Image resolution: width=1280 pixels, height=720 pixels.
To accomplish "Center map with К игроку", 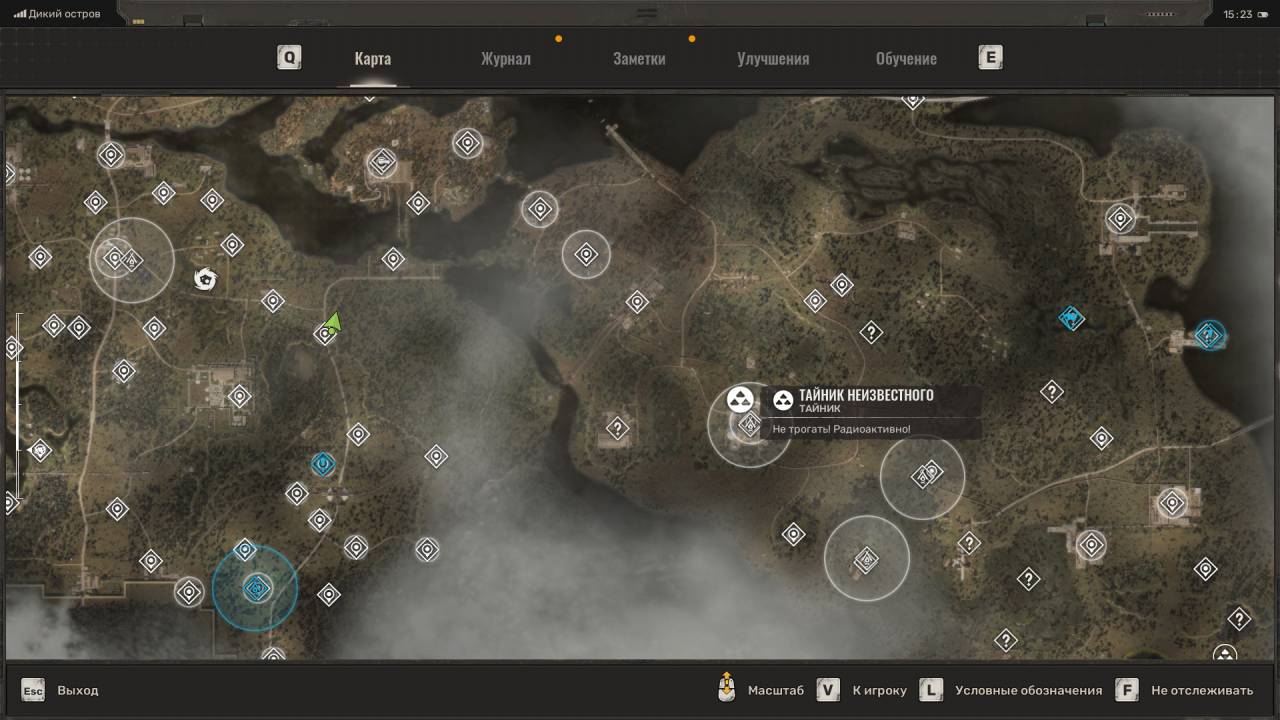I will pyautogui.click(x=879, y=690).
